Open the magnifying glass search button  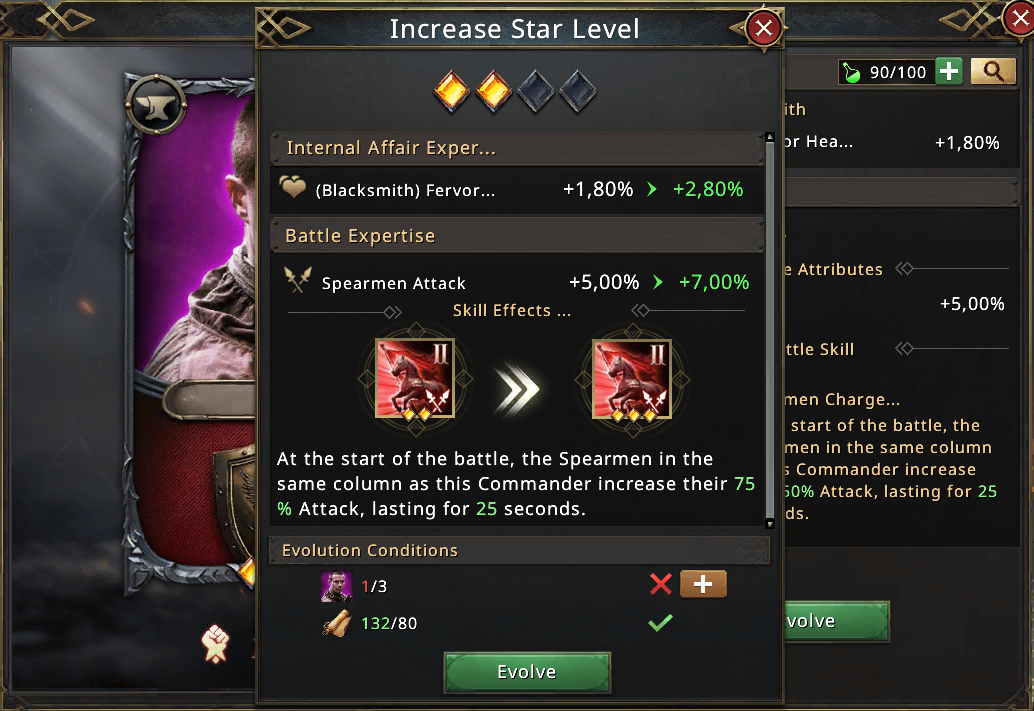tap(993, 71)
